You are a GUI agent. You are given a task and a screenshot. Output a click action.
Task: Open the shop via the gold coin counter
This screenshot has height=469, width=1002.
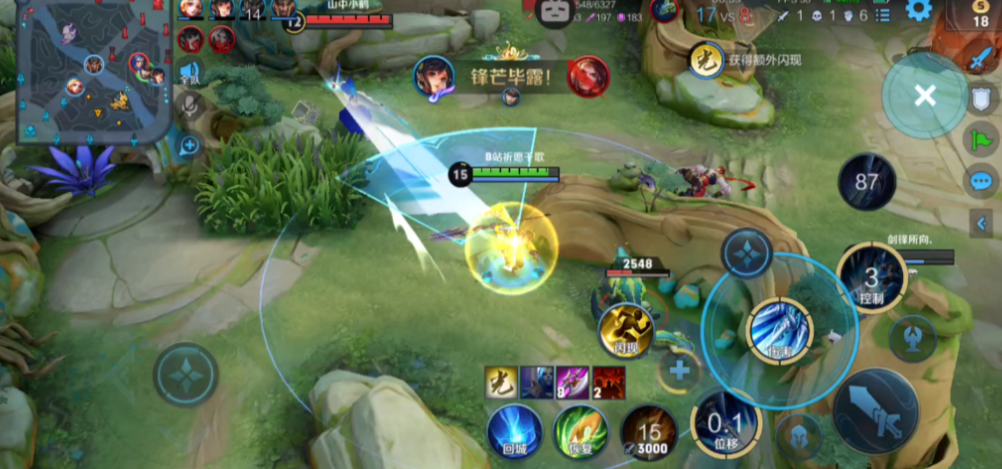click(x=979, y=14)
